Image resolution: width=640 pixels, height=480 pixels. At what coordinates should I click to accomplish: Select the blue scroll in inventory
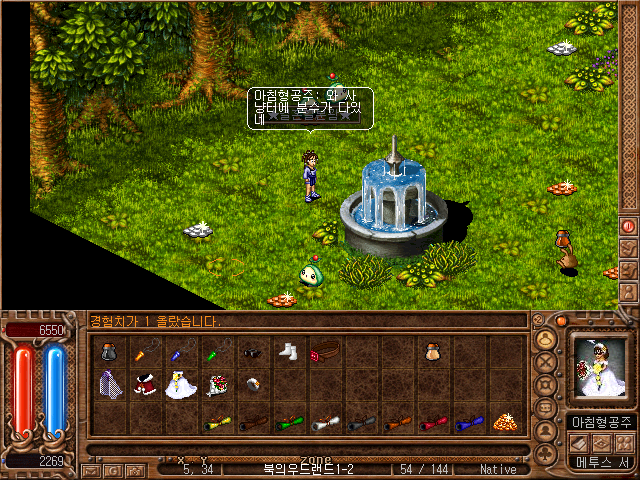point(467,422)
